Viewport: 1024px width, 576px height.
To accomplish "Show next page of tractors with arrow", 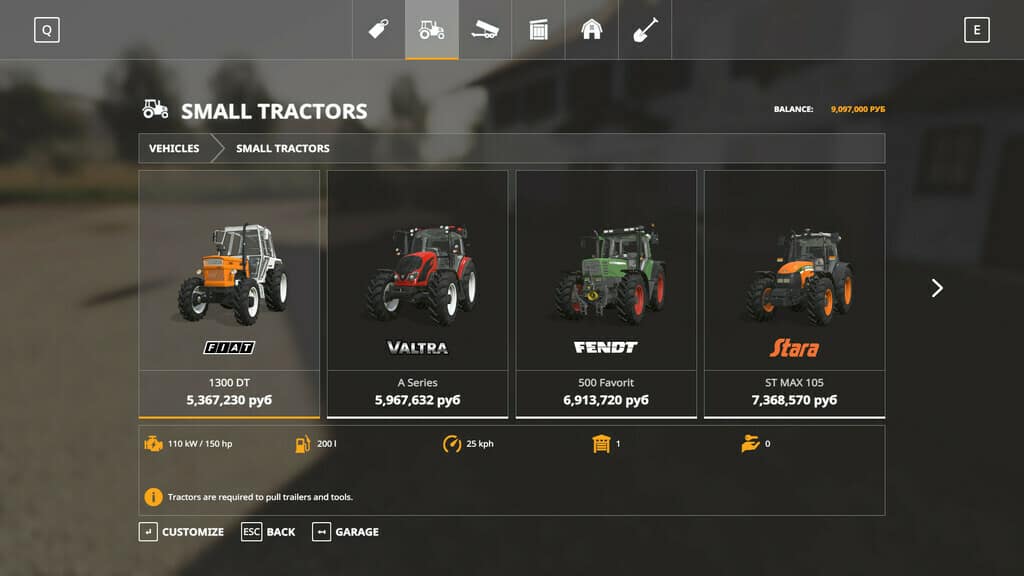I will (x=937, y=288).
